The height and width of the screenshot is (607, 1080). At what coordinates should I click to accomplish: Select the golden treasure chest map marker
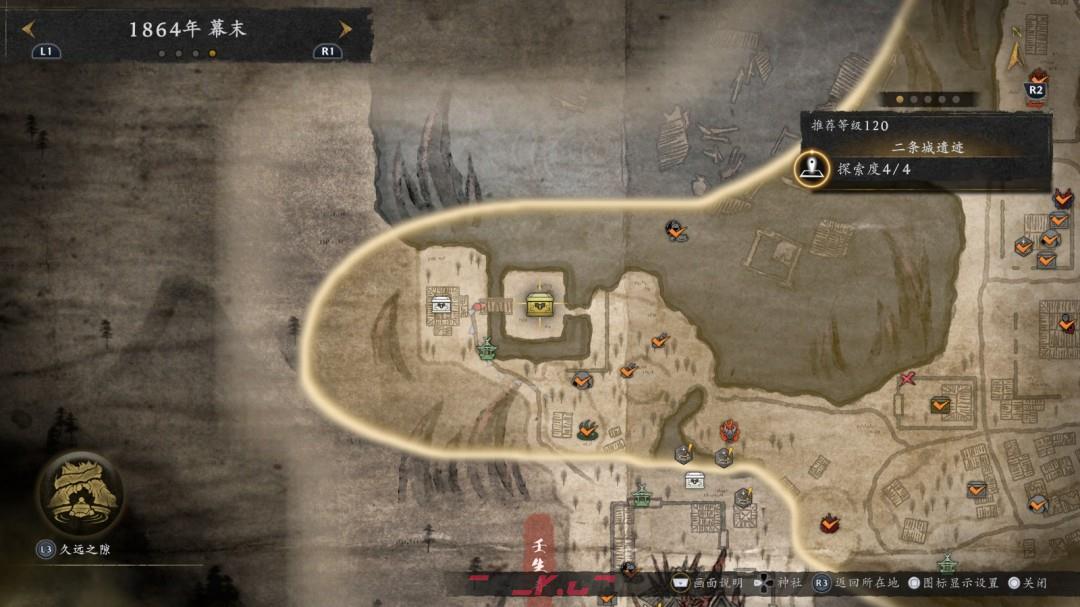point(540,305)
